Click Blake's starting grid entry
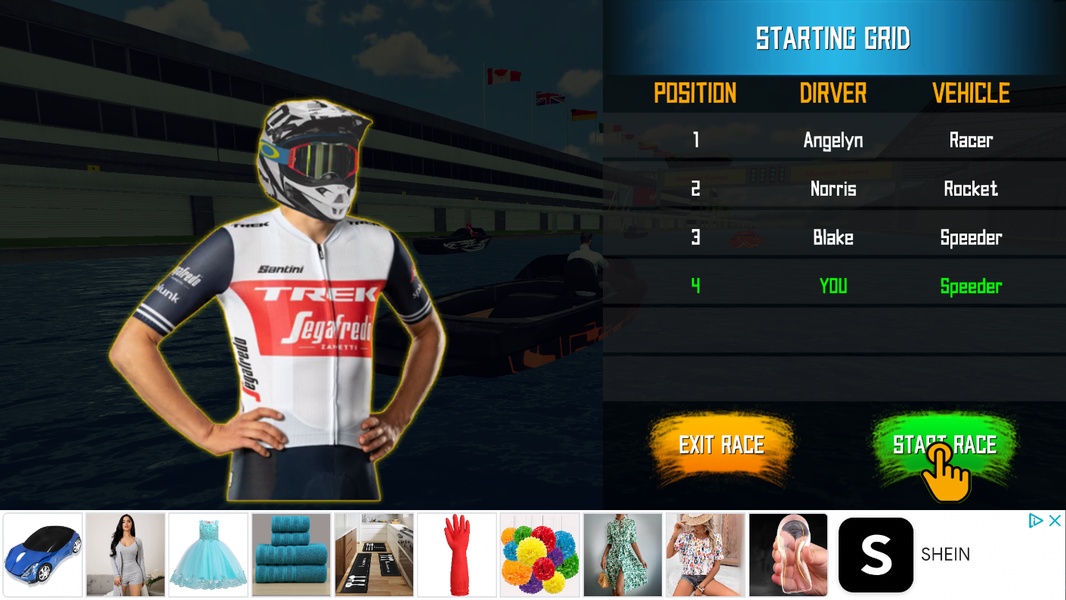The width and height of the screenshot is (1066, 600). coord(833,237)
